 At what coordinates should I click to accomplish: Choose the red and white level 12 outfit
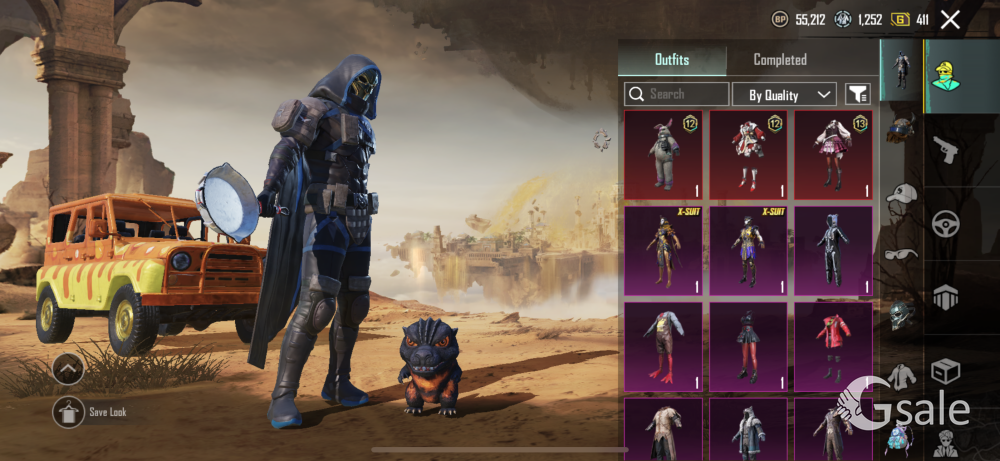[x=748, y=154]
